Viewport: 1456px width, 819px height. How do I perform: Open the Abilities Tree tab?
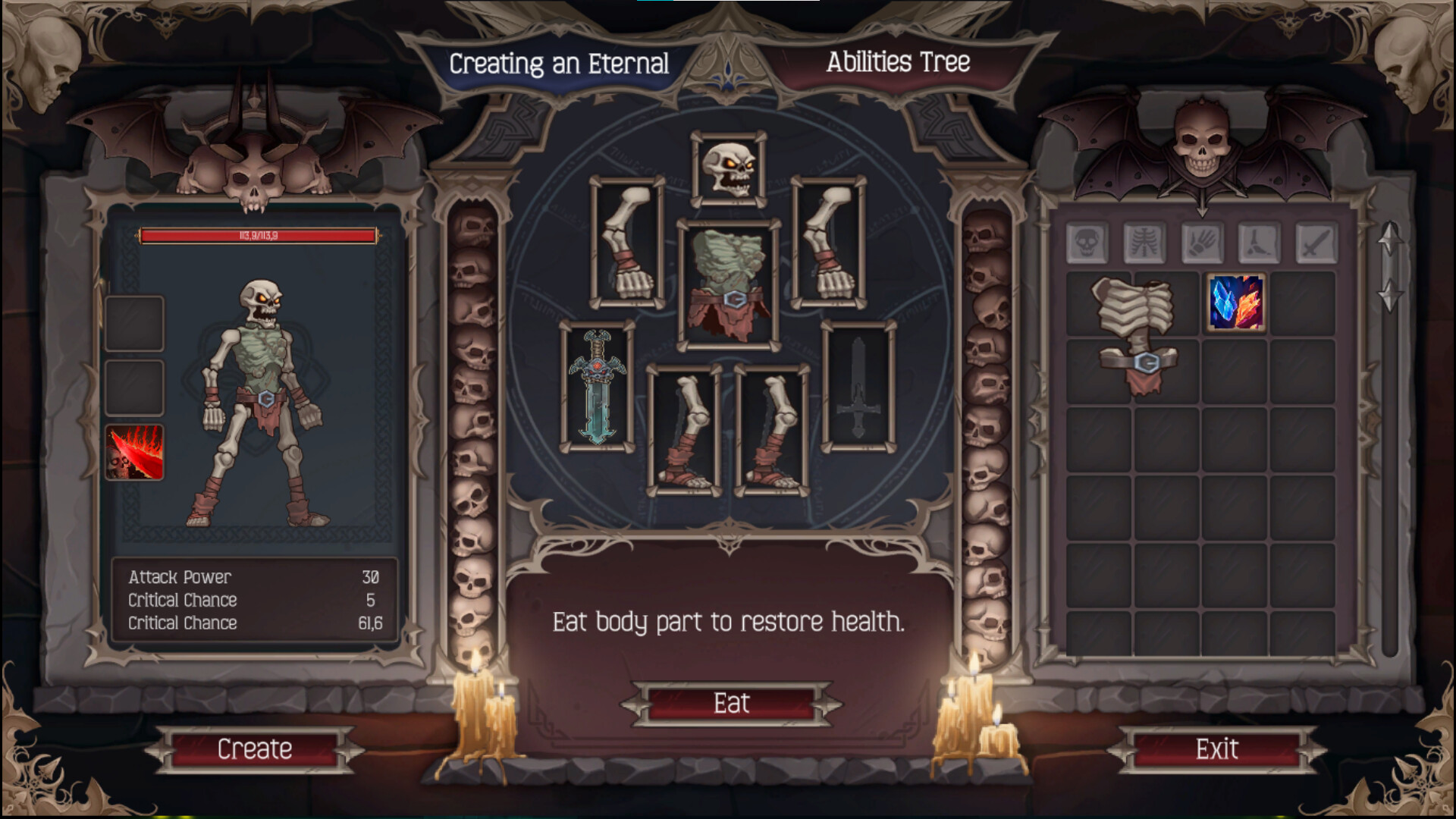899,62
